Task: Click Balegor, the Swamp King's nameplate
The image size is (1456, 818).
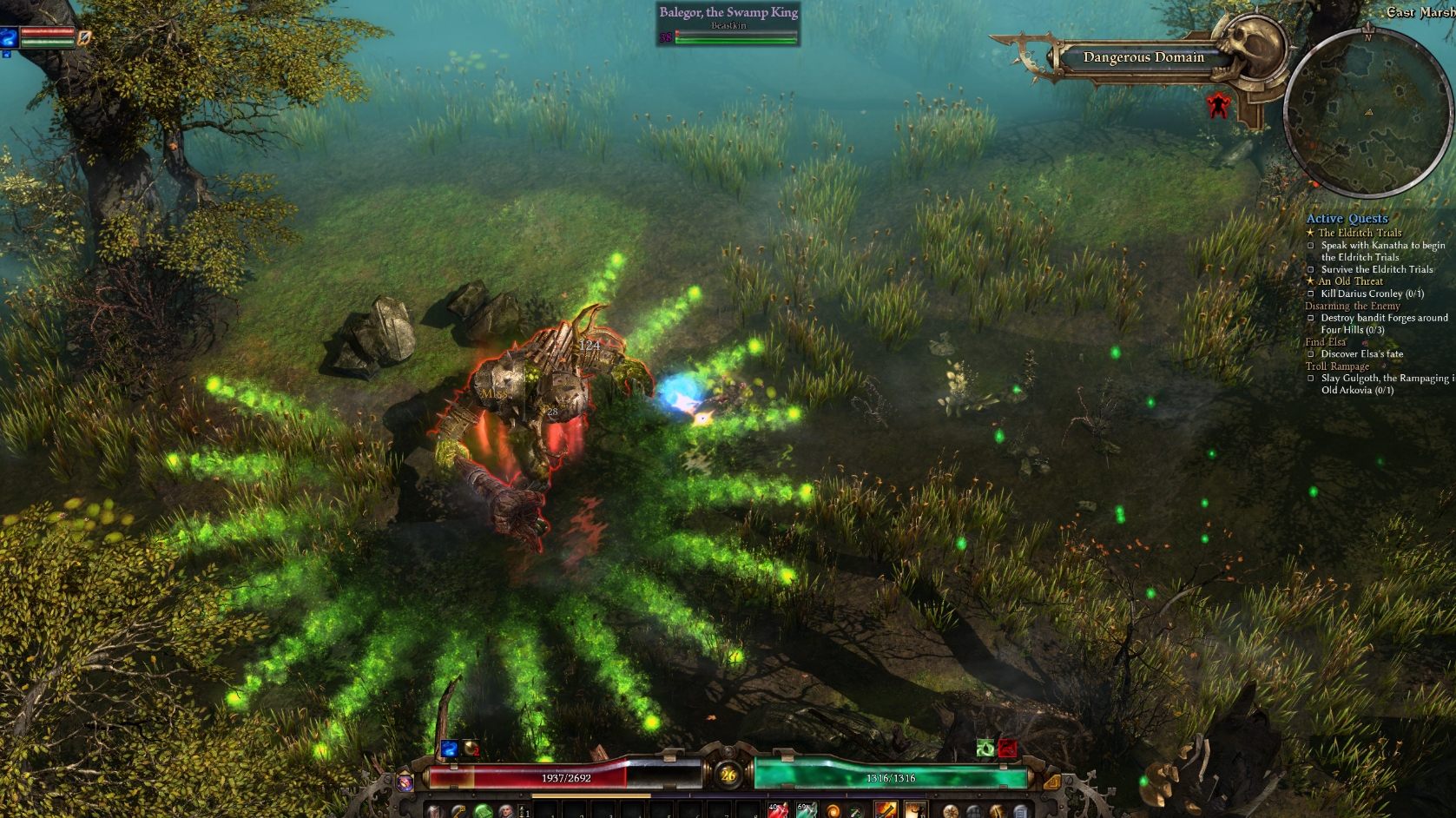Action: coord(728,12)
